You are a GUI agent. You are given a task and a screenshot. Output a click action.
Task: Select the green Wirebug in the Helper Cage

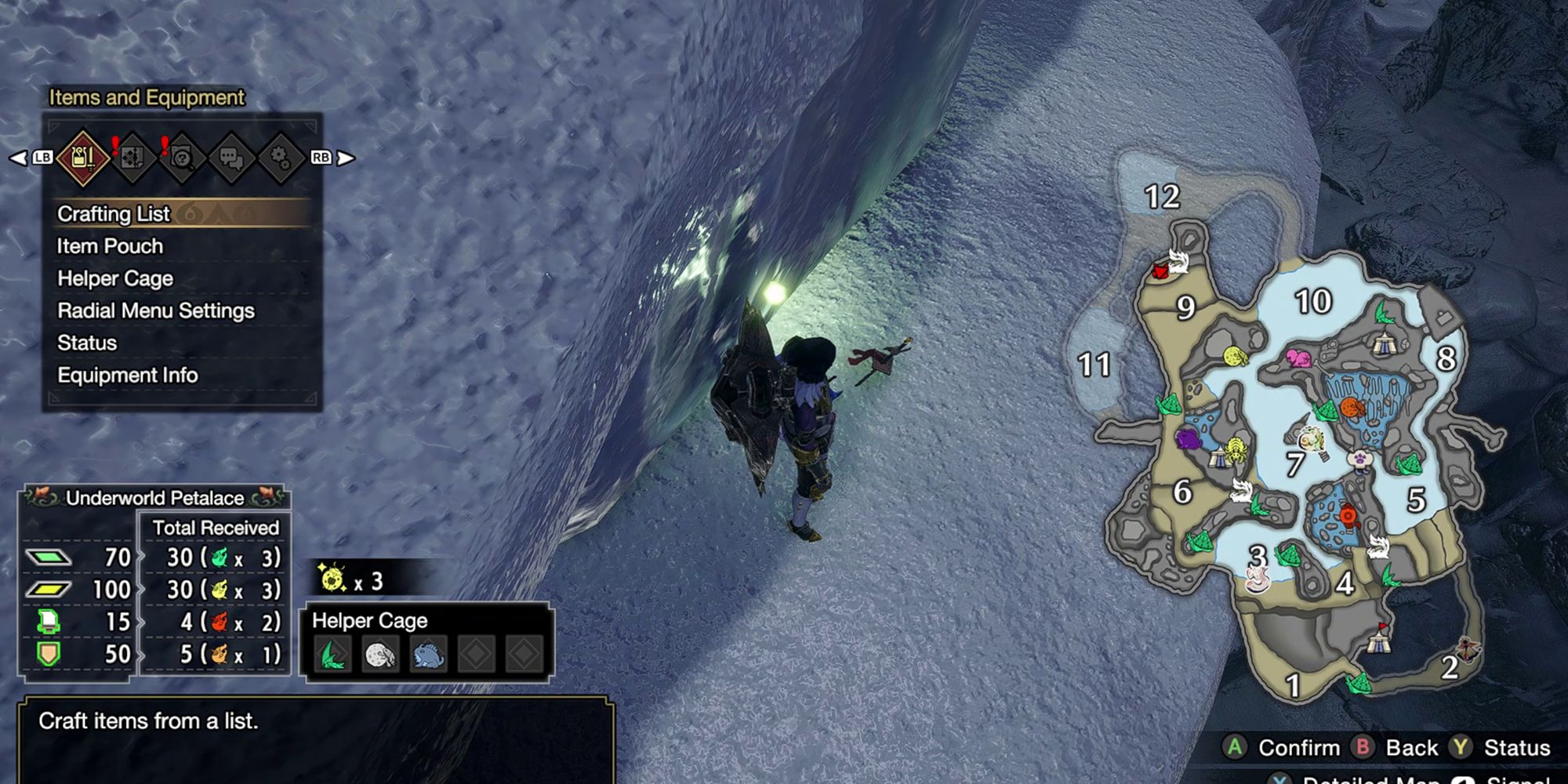332,655
